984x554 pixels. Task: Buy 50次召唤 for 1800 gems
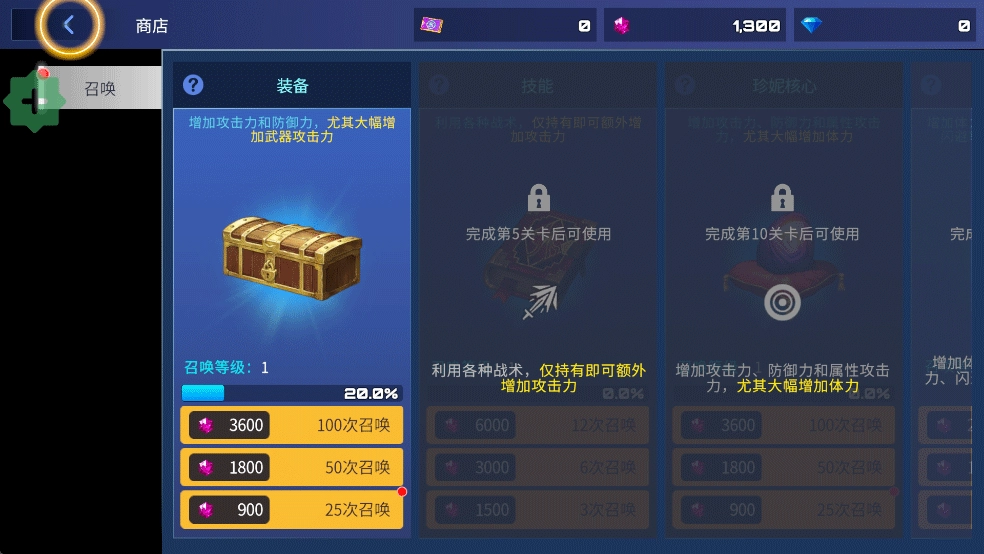[292, 467]
